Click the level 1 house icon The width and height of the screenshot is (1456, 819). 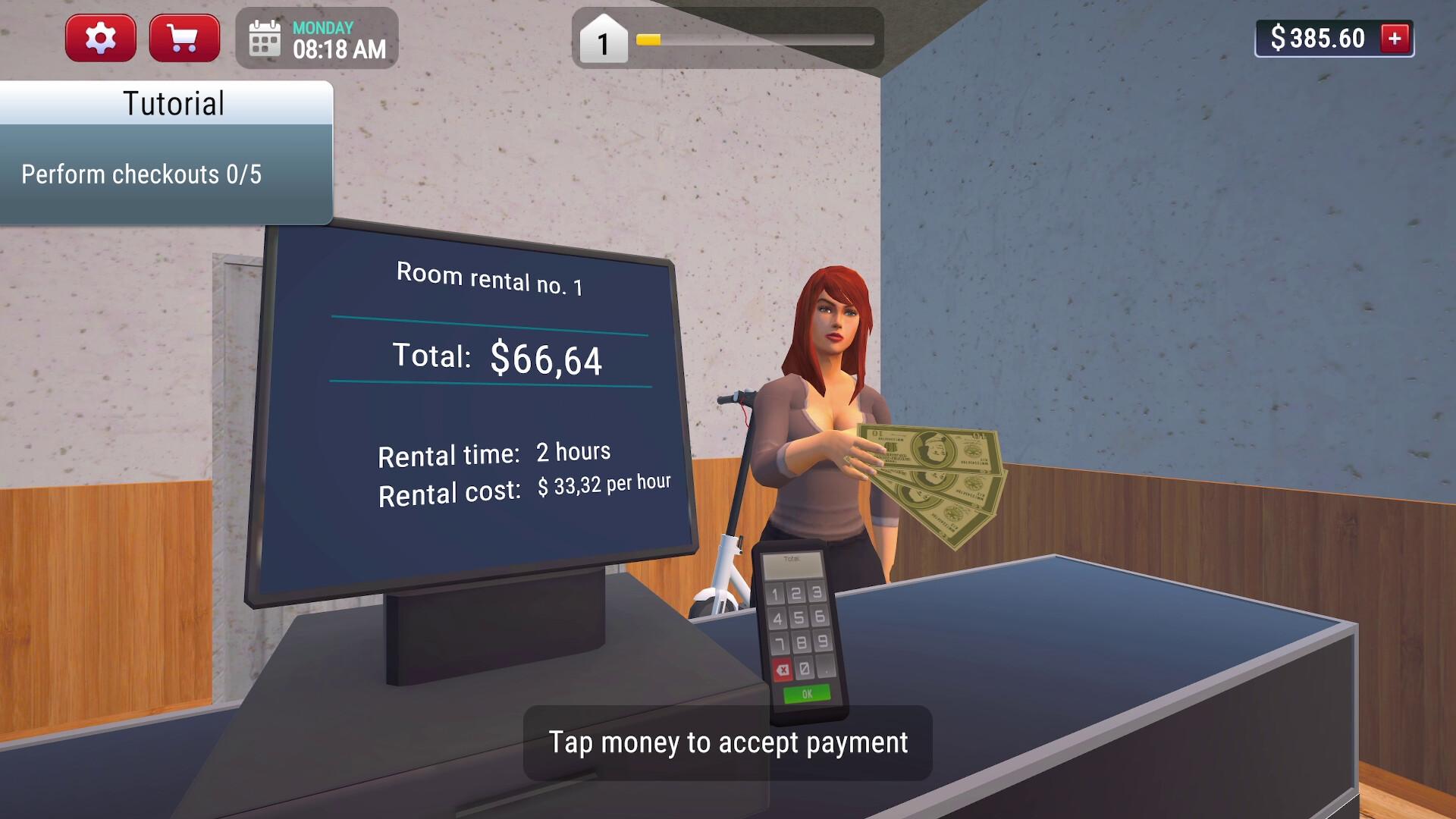pyautogui.click(x=603, y=42)
